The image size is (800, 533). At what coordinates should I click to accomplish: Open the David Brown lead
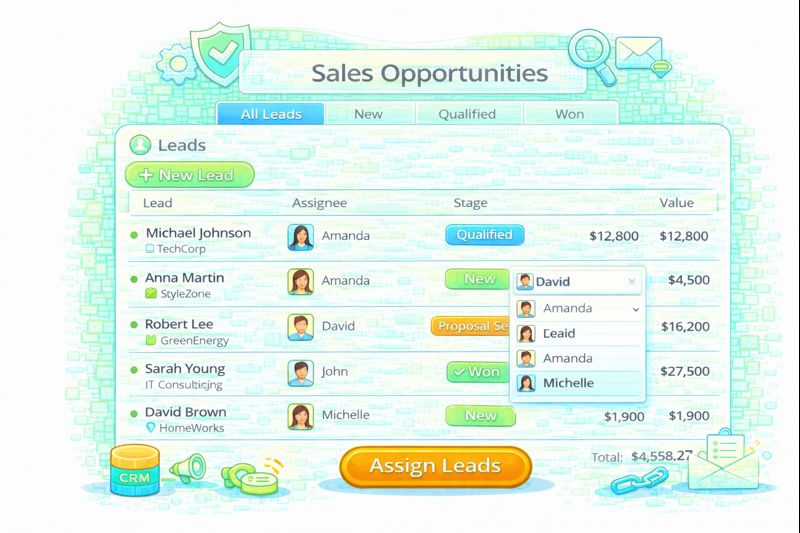(x=186, y=412)
